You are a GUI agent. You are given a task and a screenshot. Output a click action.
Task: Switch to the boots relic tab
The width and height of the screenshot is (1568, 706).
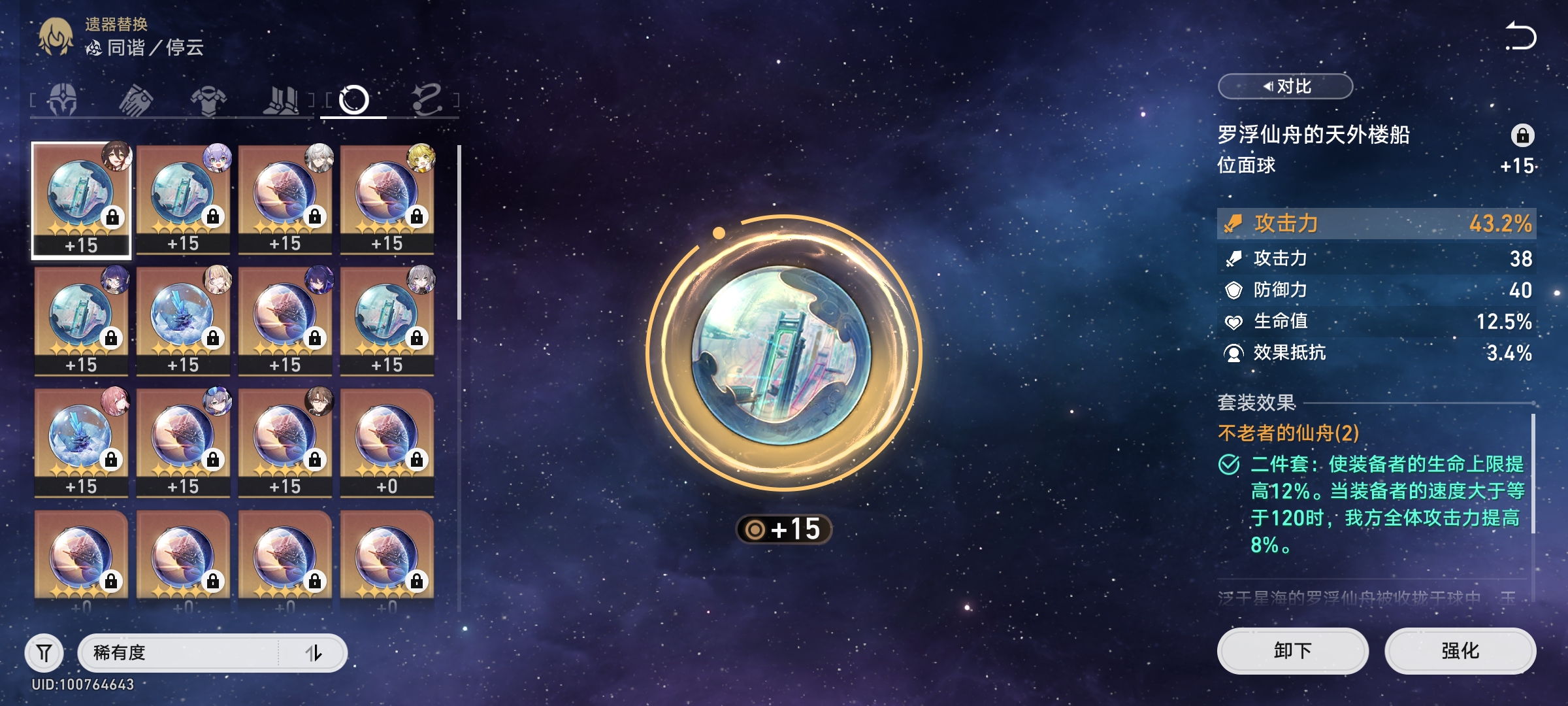[281, 100]
